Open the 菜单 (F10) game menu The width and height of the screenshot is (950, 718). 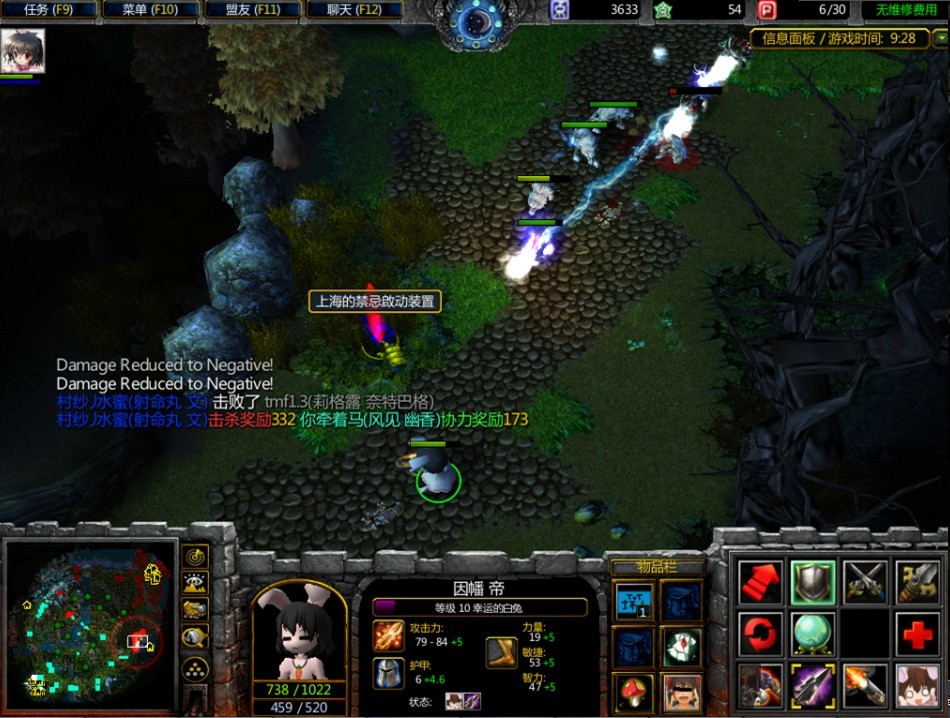(150, 10)
